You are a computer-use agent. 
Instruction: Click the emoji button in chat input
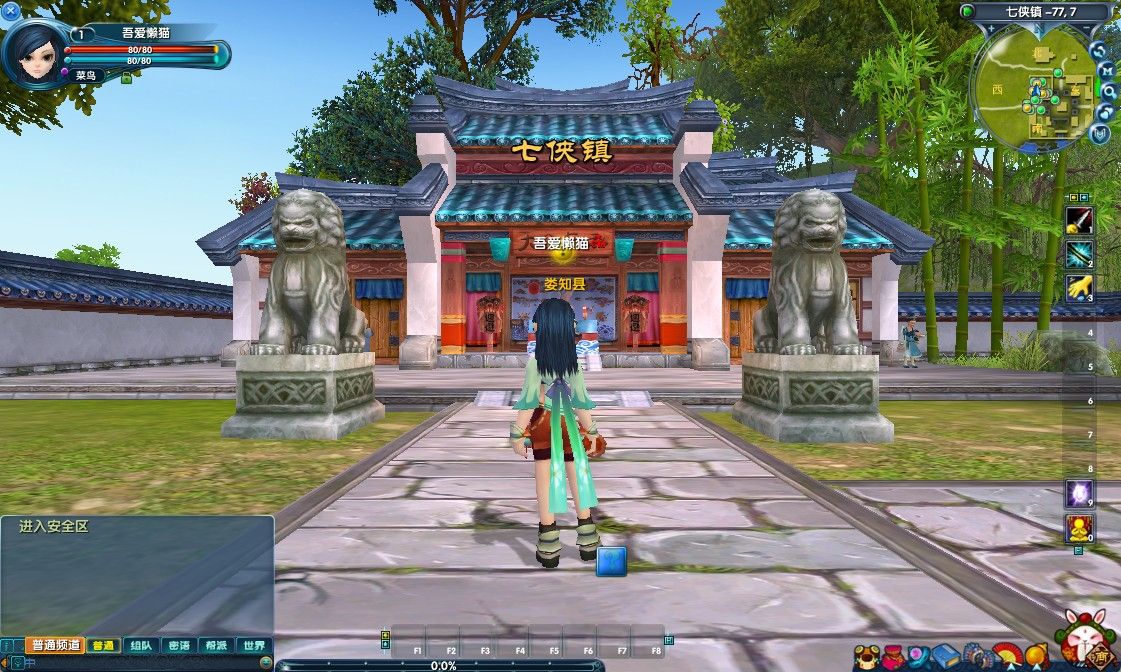tap(265, 662)
